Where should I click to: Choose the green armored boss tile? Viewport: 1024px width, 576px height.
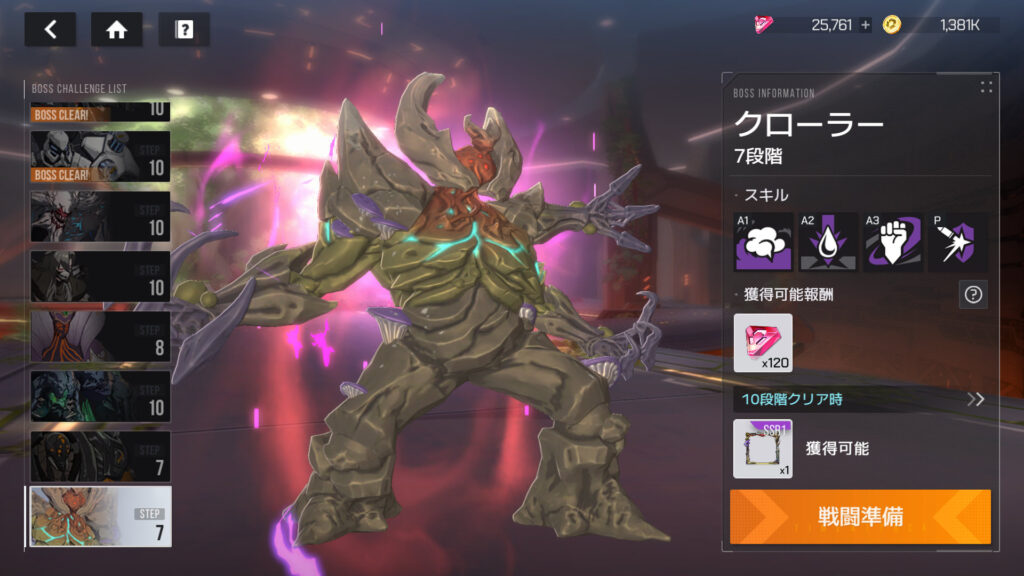[x=100, y=396]
